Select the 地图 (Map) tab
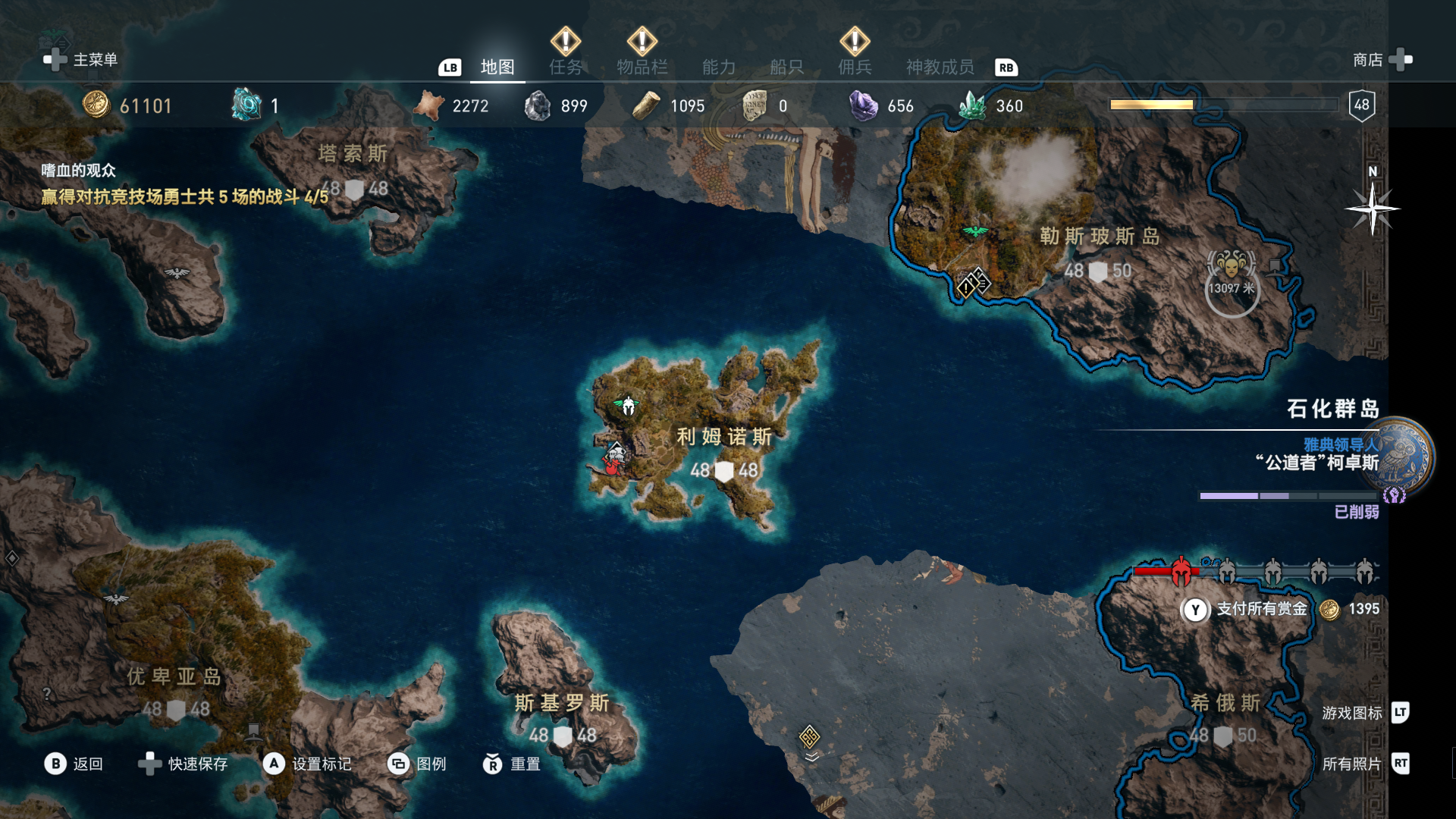The image size is (1456, 819). coord(497,67)
